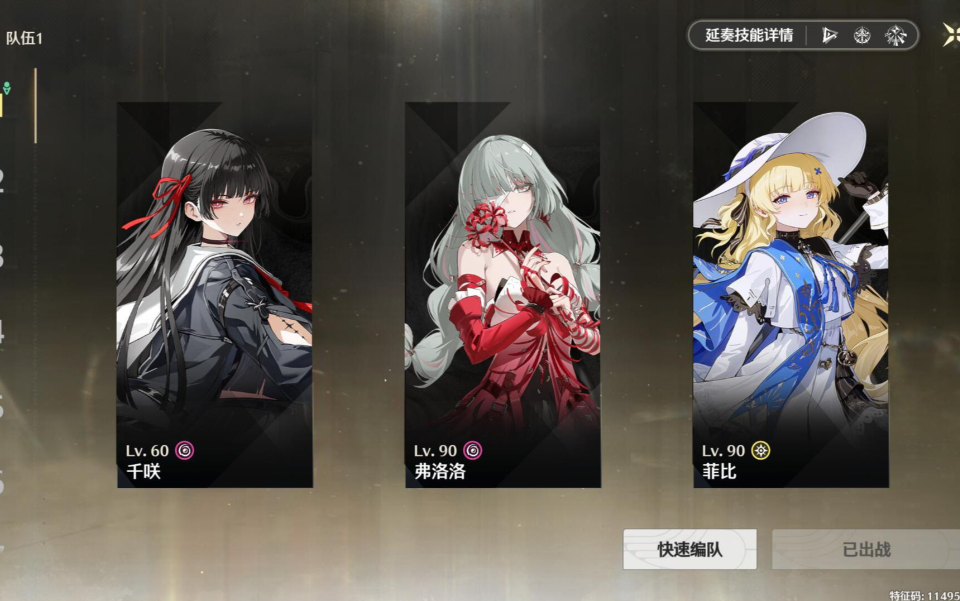Switch to team tab 4
The width and height of the screenshot is (960, 601).
point(3,332)
